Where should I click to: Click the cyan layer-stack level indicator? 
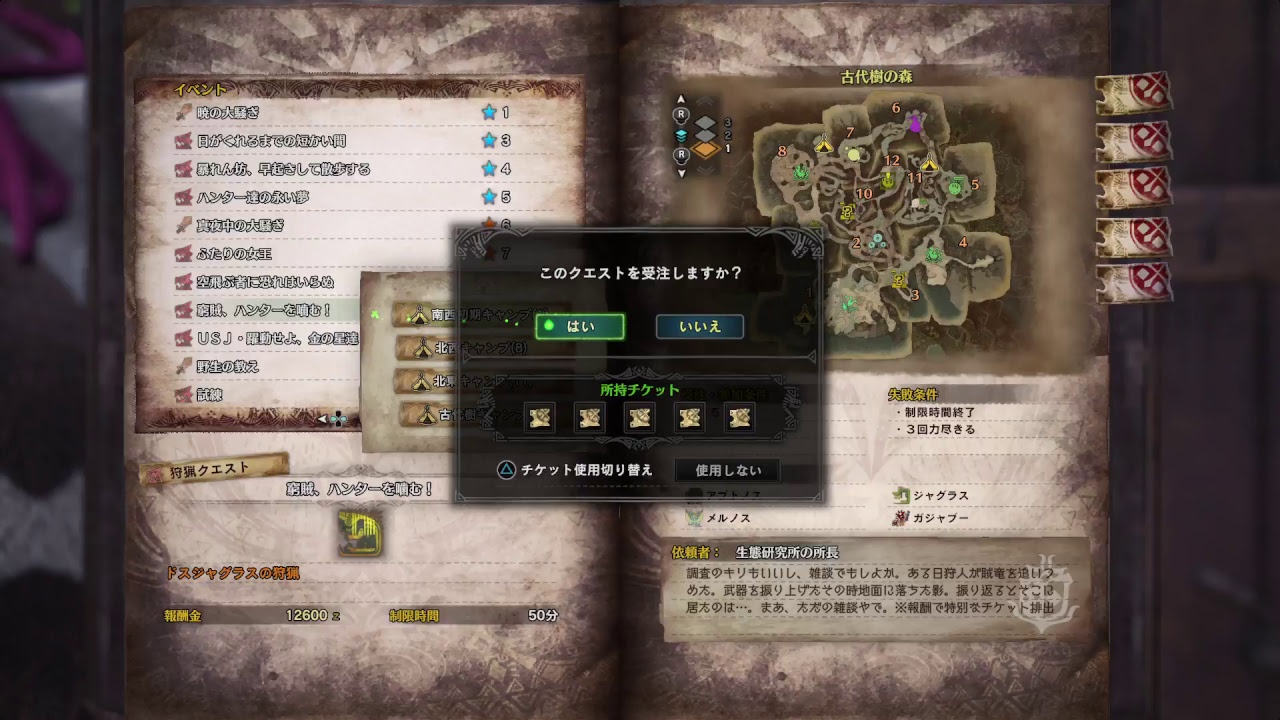coord(680,137)
